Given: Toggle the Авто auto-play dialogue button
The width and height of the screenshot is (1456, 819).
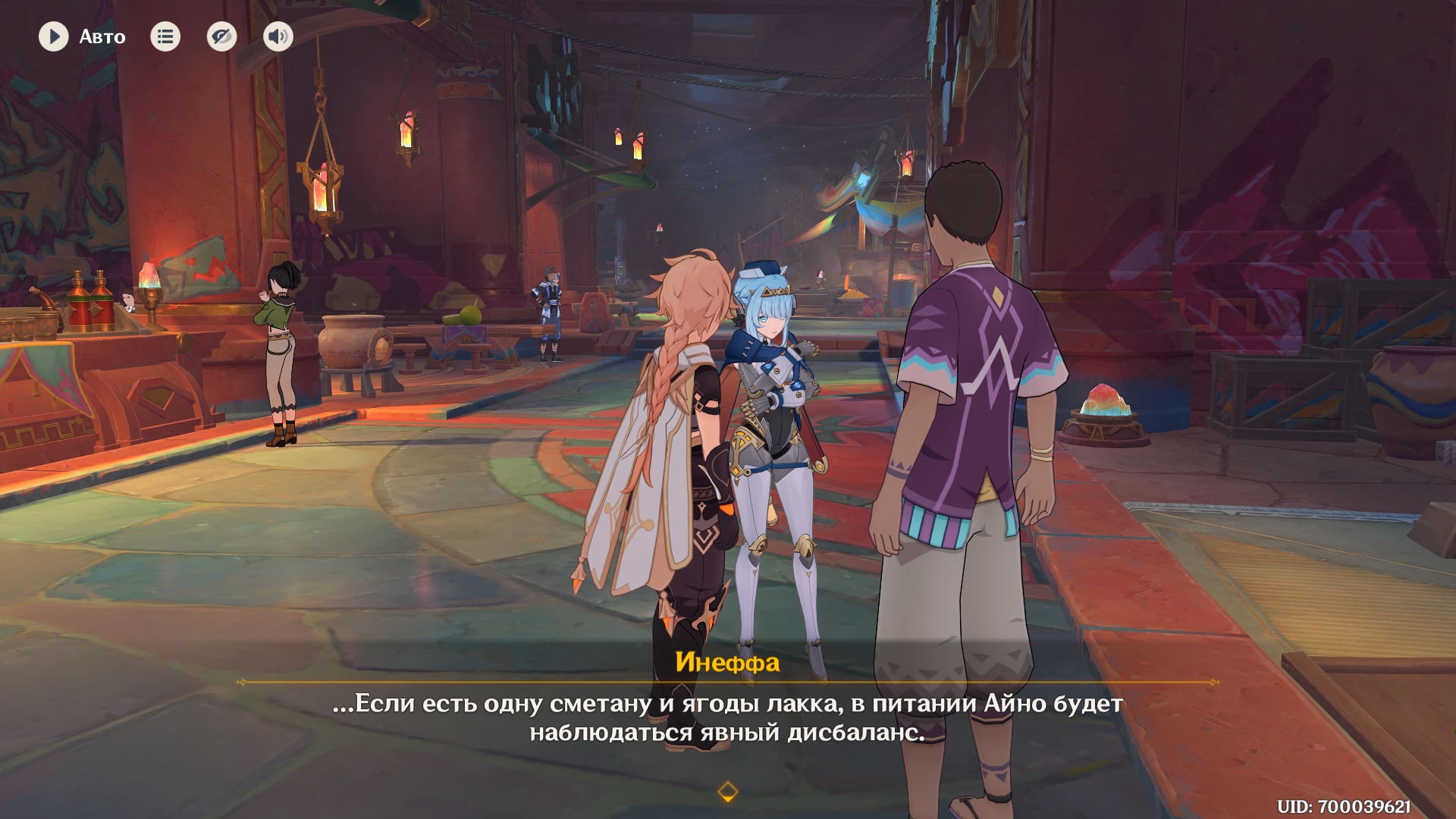Looking at the screenshot, I should (54, 36).
